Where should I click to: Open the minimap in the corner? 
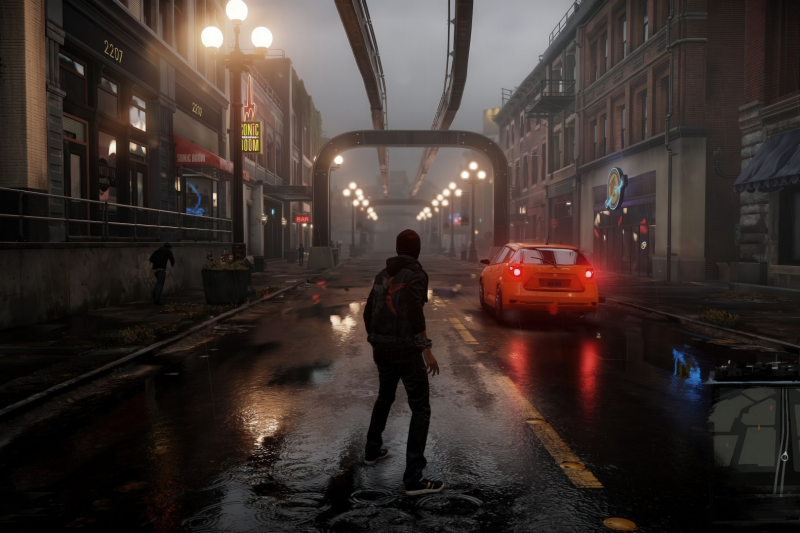pyautogui.click(x=753, y=432)
